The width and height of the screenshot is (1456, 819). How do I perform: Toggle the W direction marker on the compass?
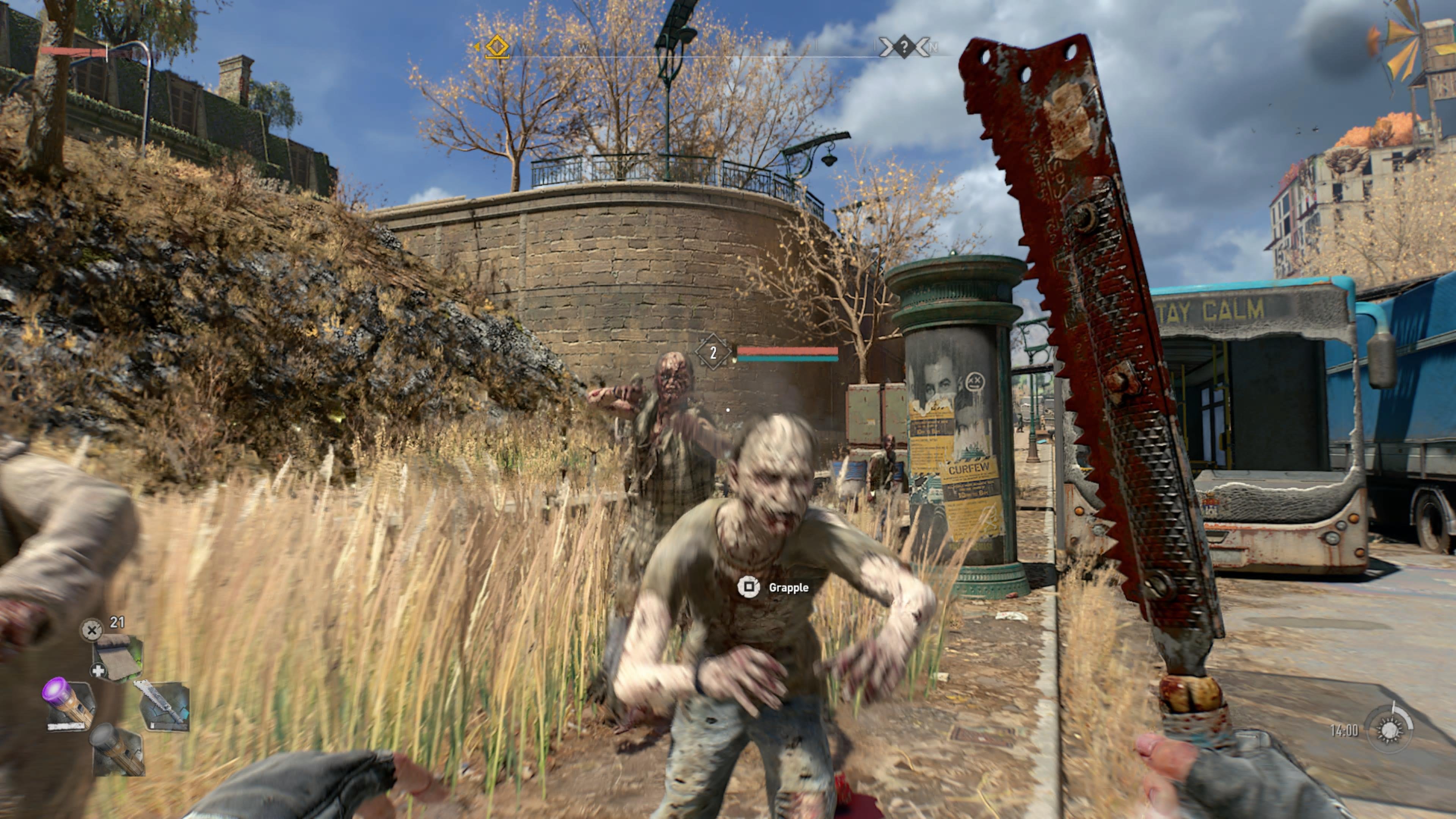click(583, 49)
